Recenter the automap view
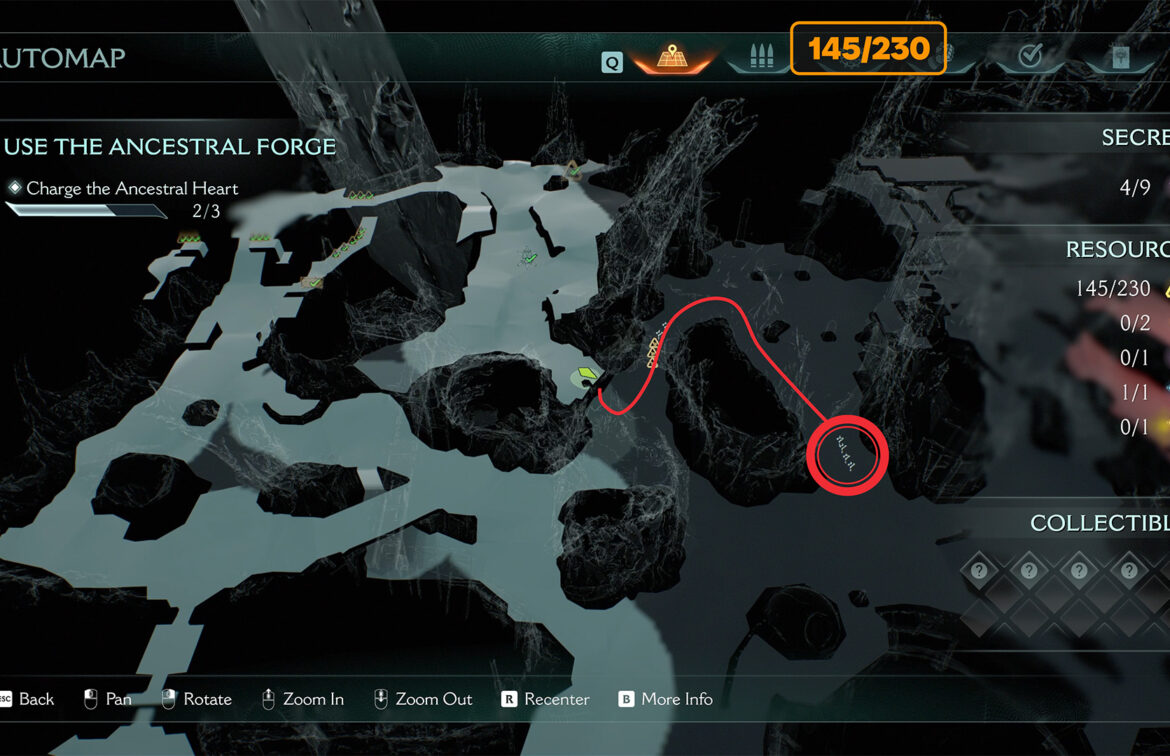The width and height of the screenshot is (1170, 756). (x=546, y=699)
